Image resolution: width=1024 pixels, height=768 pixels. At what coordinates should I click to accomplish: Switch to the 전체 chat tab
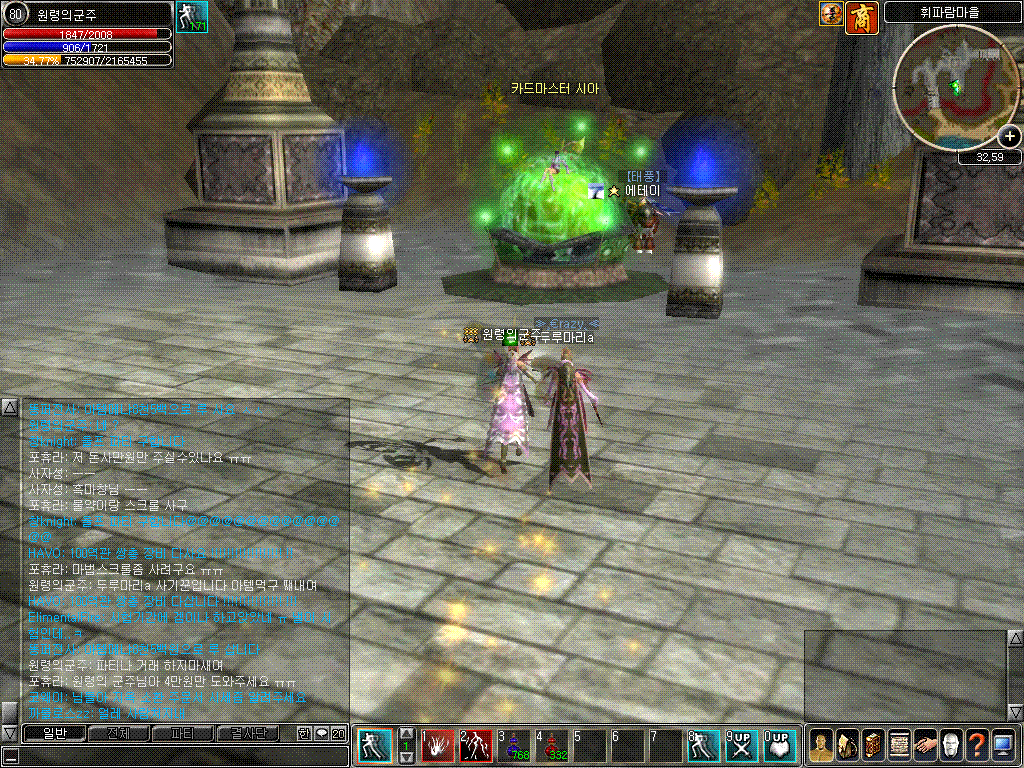click(x=117, y=733)
